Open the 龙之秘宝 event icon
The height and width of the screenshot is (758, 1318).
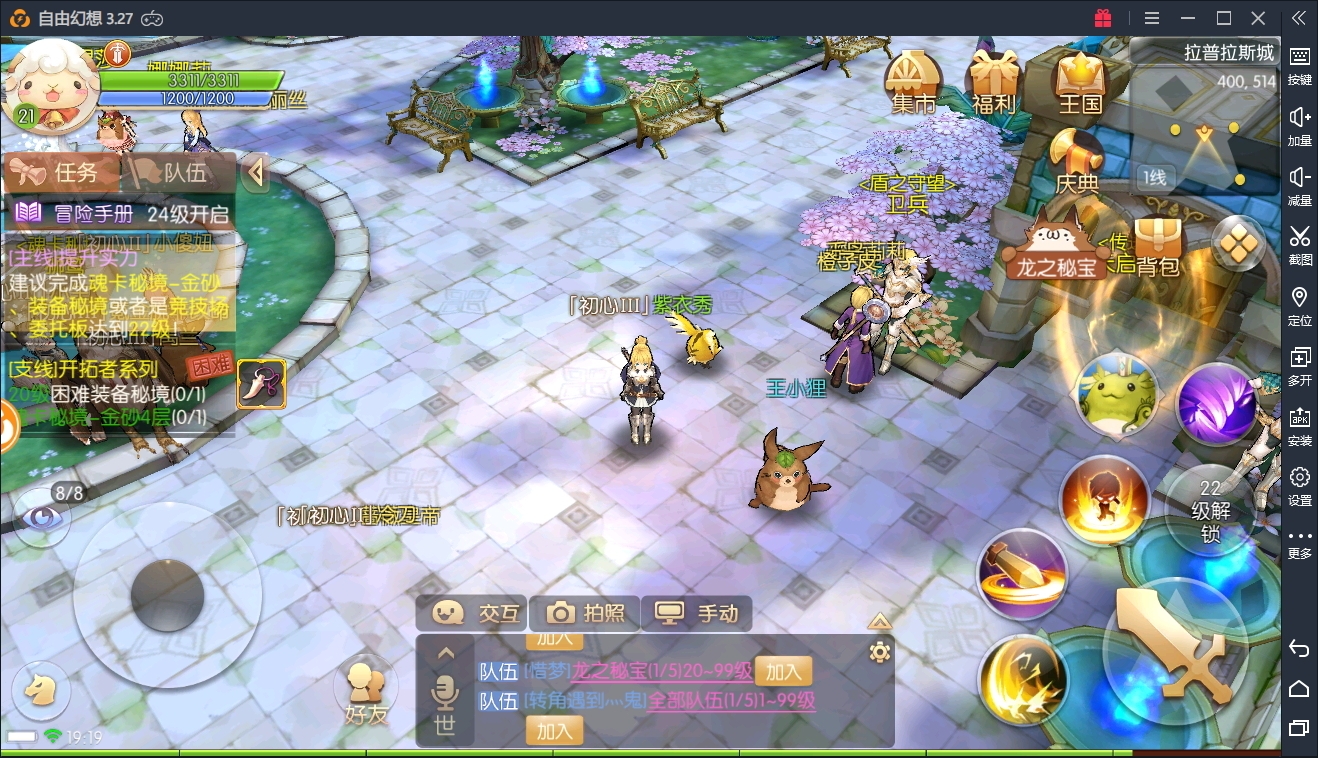(1057, 250)
